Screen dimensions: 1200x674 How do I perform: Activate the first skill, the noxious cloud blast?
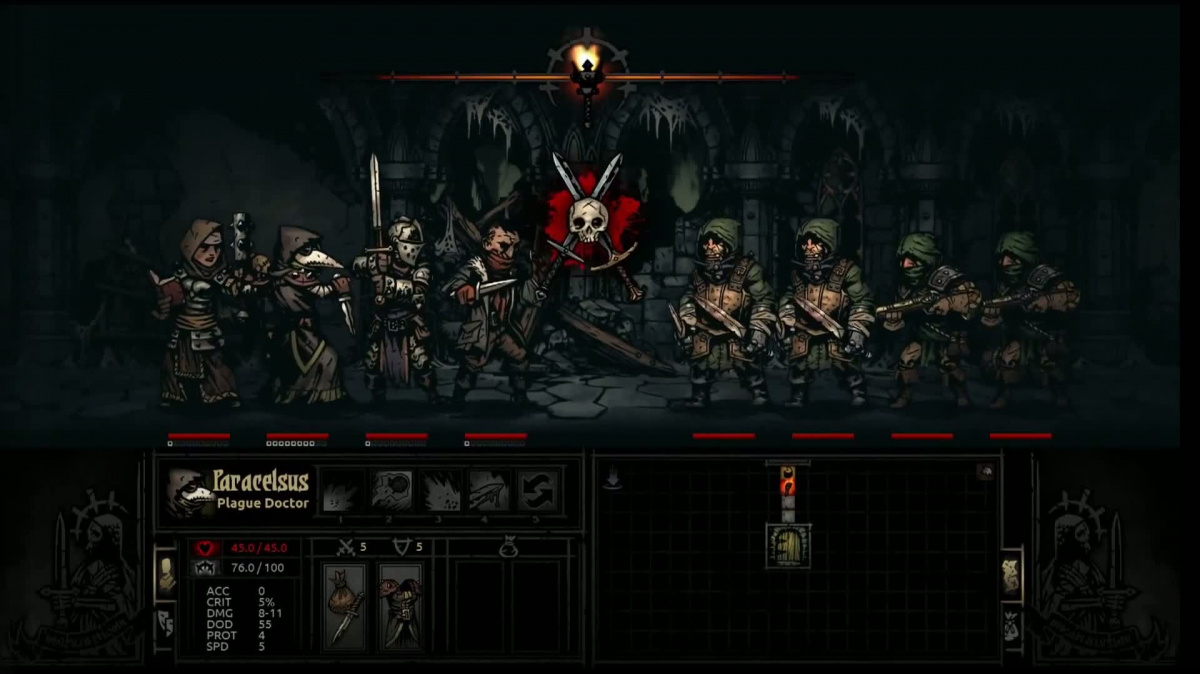click(343, 491)
